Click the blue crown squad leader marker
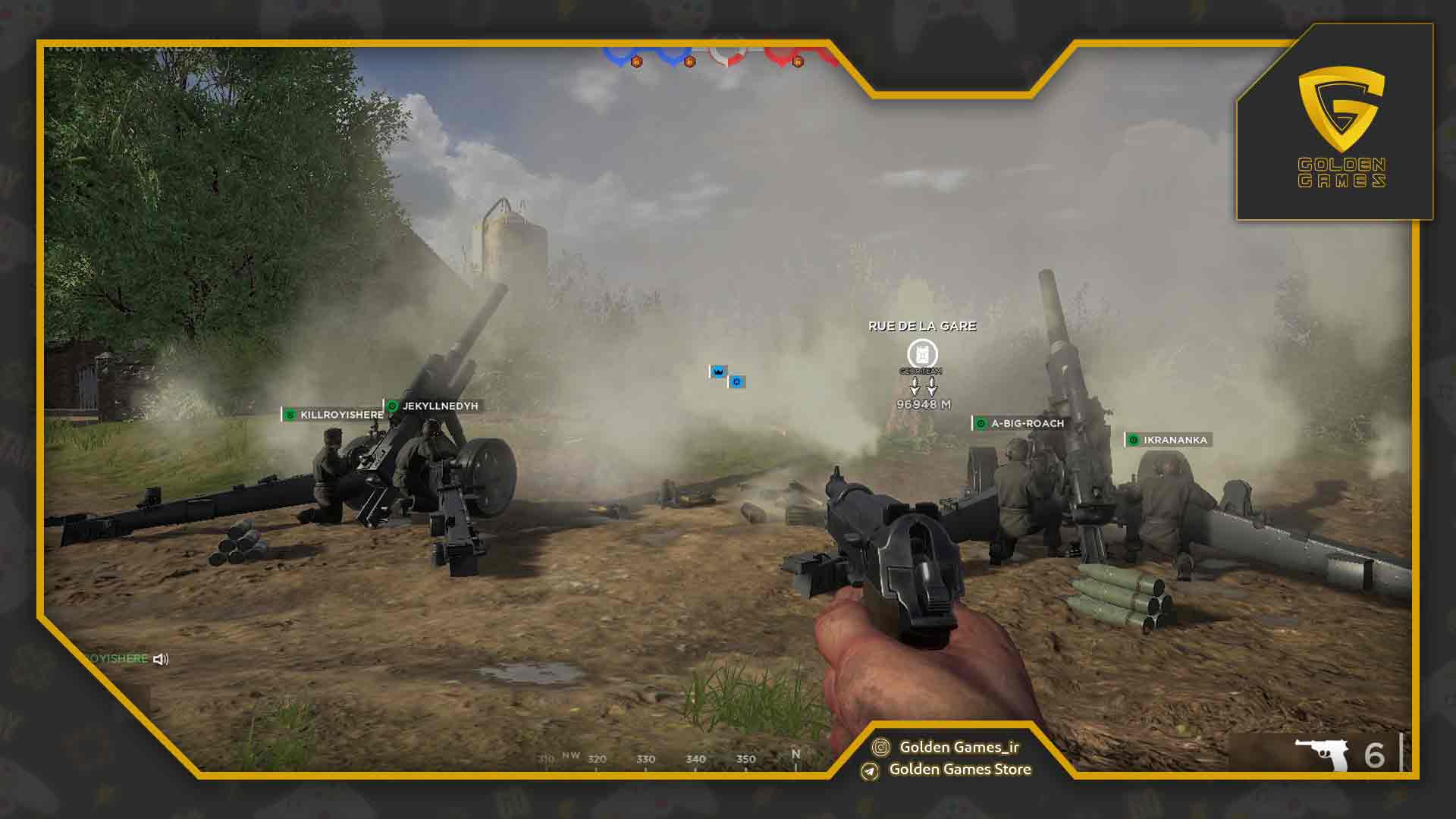The height and width of the screenshot is (819, 1456). pos(717,372)
